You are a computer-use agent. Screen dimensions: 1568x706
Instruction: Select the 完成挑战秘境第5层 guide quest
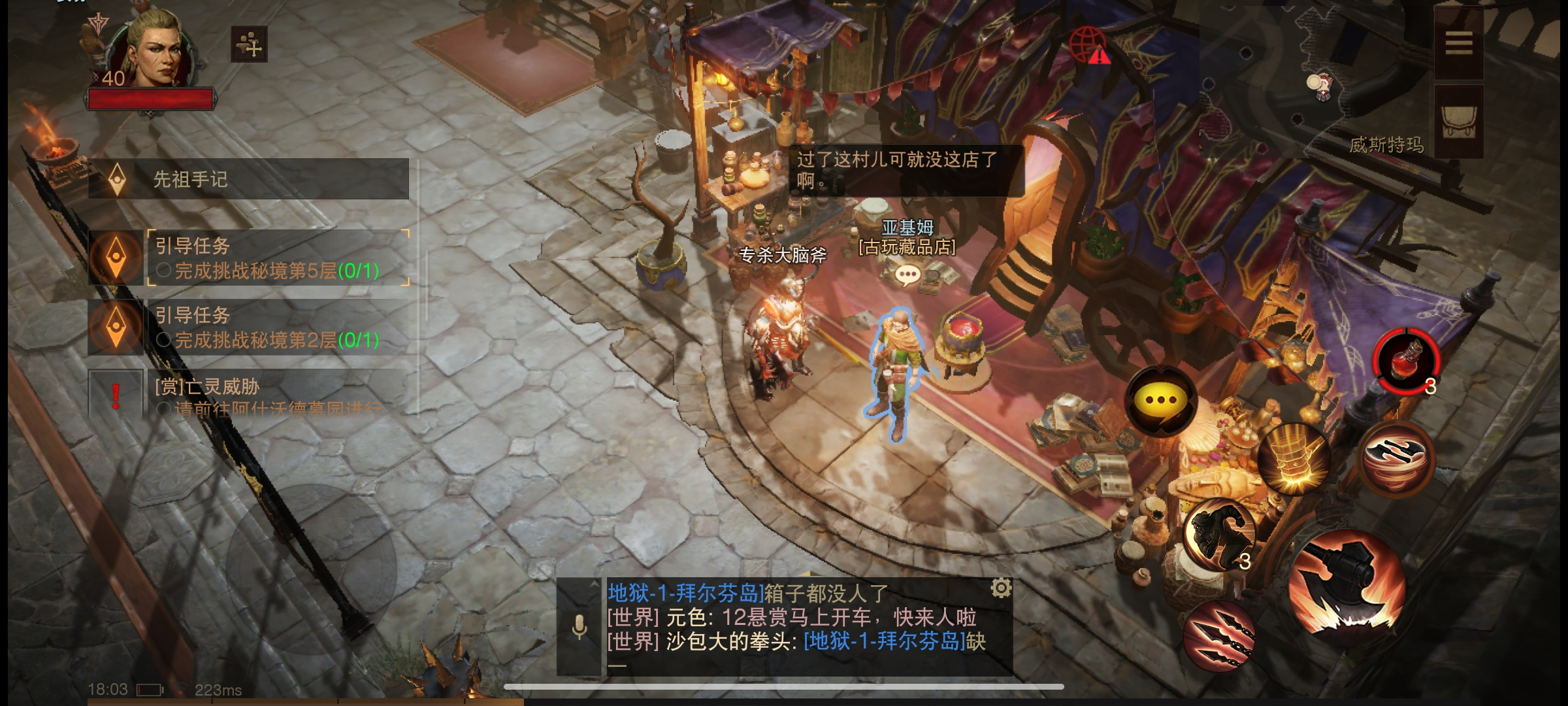(x=274, y=258)
